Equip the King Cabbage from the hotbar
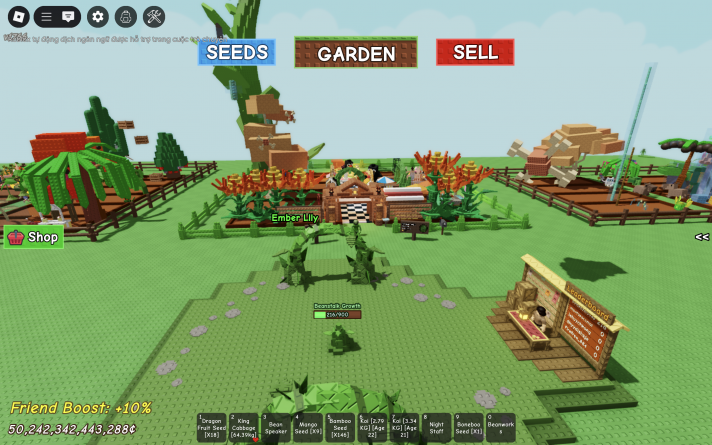The height and width of the screenshot is (445, 712). point(244,427)
